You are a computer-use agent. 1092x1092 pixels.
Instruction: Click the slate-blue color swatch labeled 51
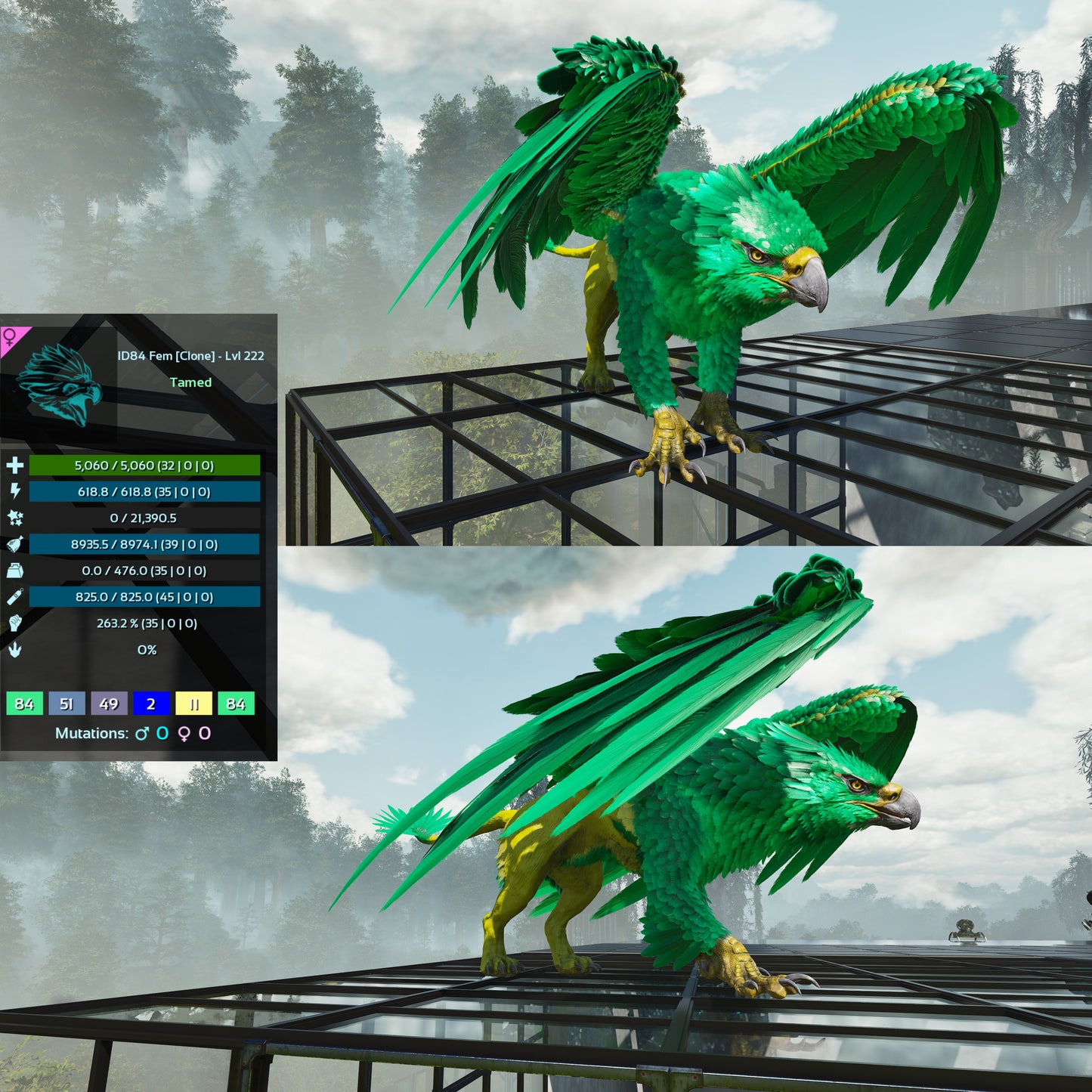[x=67, y=704]
